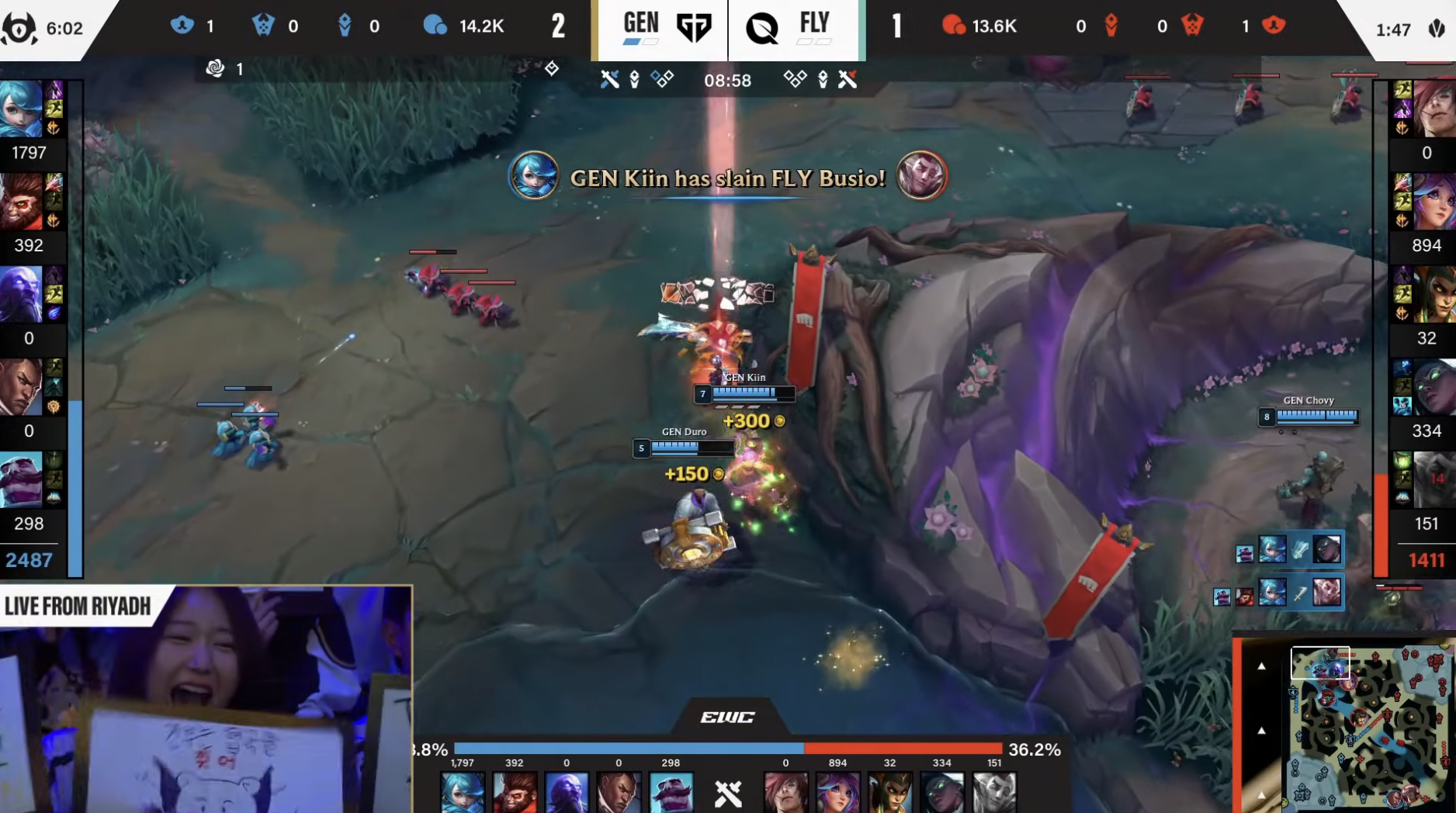Click the EWC logo banner
This screenshot has height=813, width=1456.
pos(726,717)
